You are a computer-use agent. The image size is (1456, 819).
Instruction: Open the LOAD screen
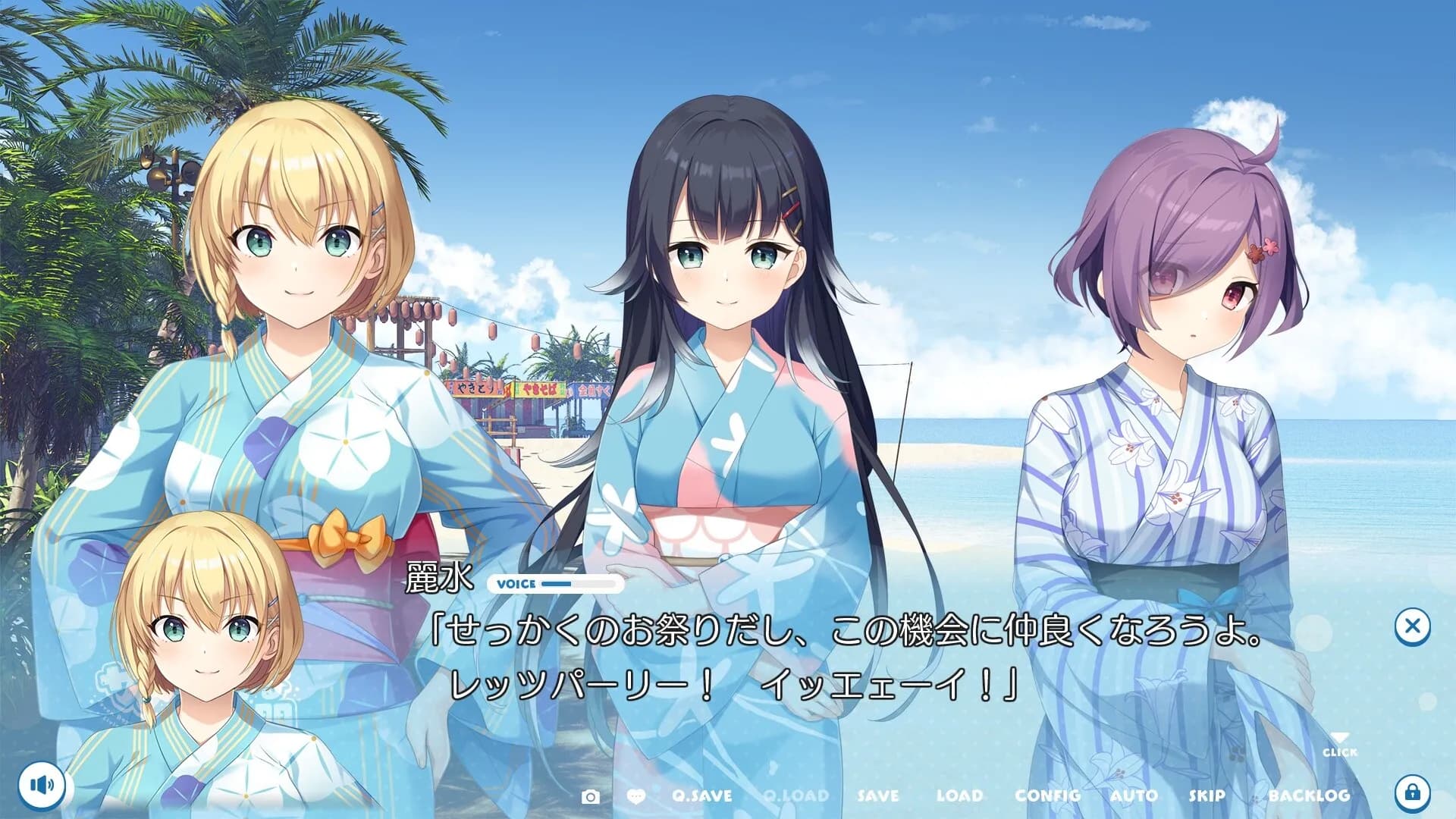click(961, 796)
